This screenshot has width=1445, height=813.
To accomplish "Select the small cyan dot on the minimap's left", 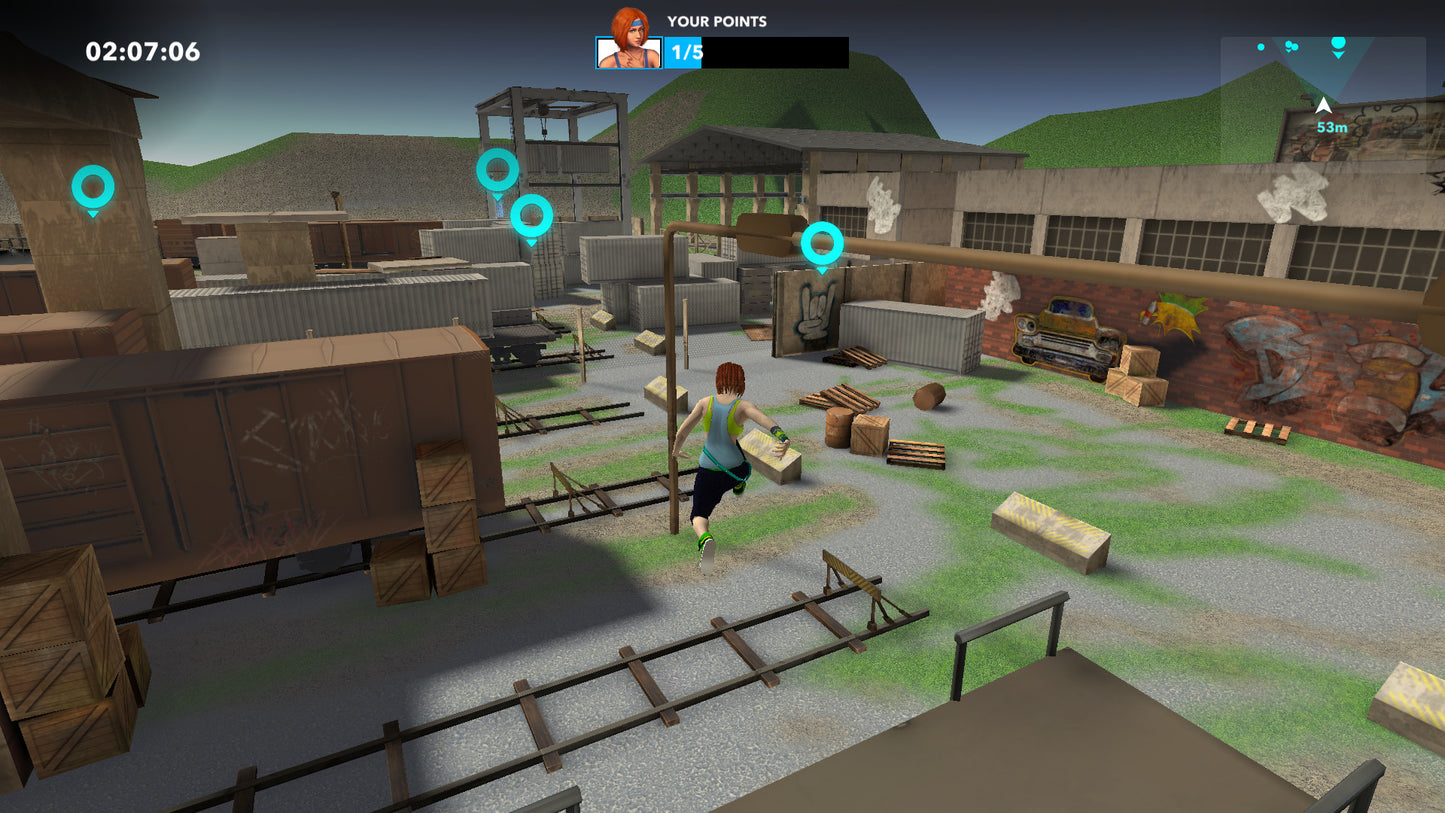I will pyautogui.click(x=1260, y=45).
